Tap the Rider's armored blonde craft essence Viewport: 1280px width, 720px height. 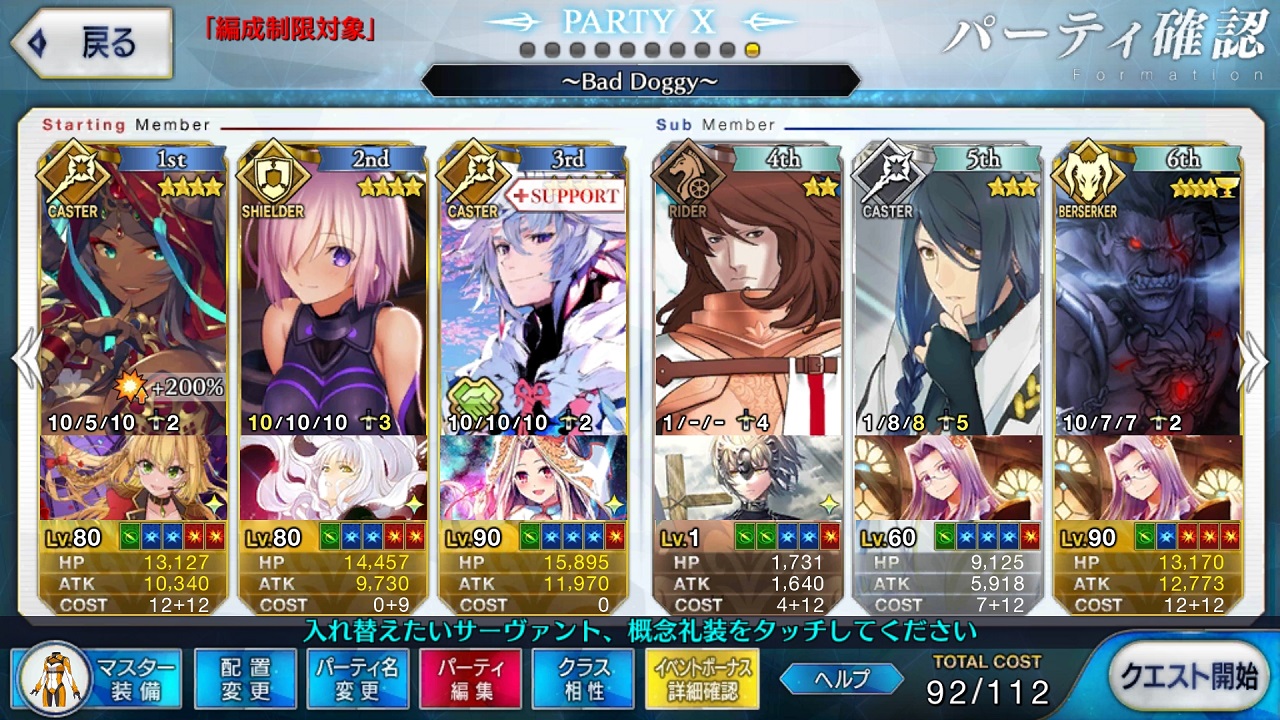[748, 478]
